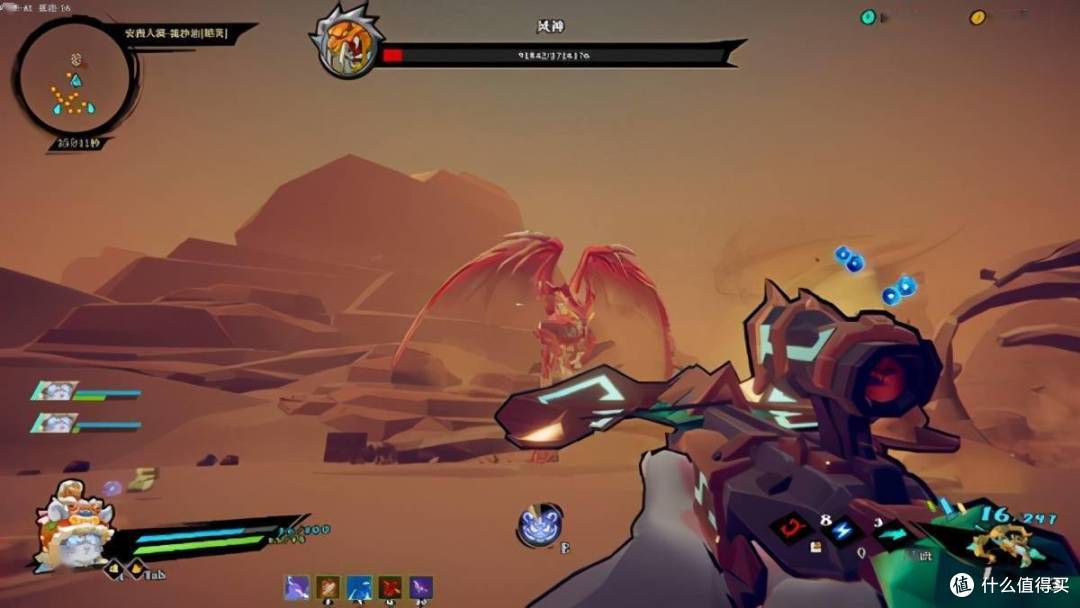This screenshot has height=608, width=1080.
Task: Trigger the teal arrow dash ability
Action: click(889, 534)
